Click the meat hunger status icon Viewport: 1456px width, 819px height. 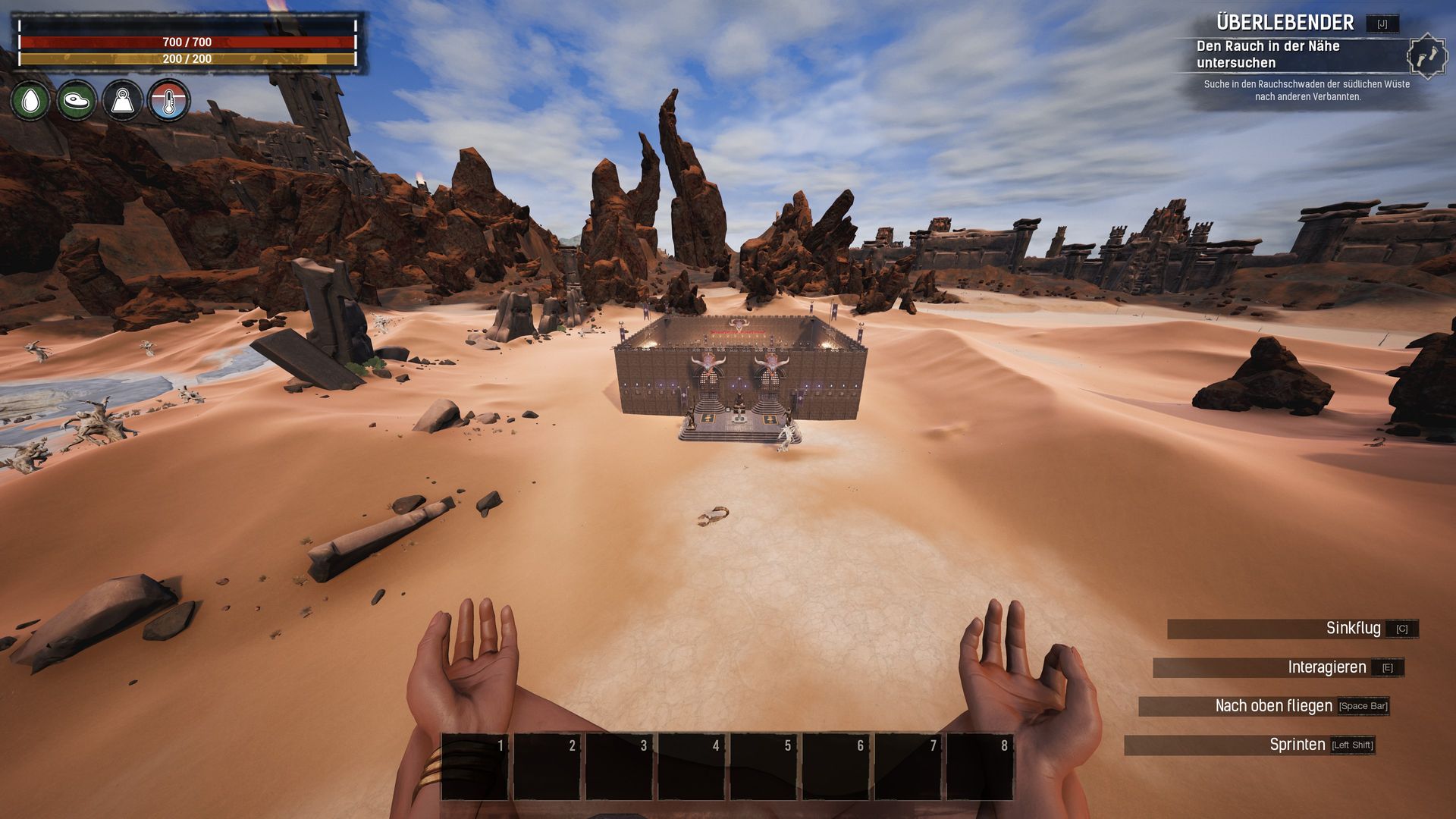pos(77,100)
